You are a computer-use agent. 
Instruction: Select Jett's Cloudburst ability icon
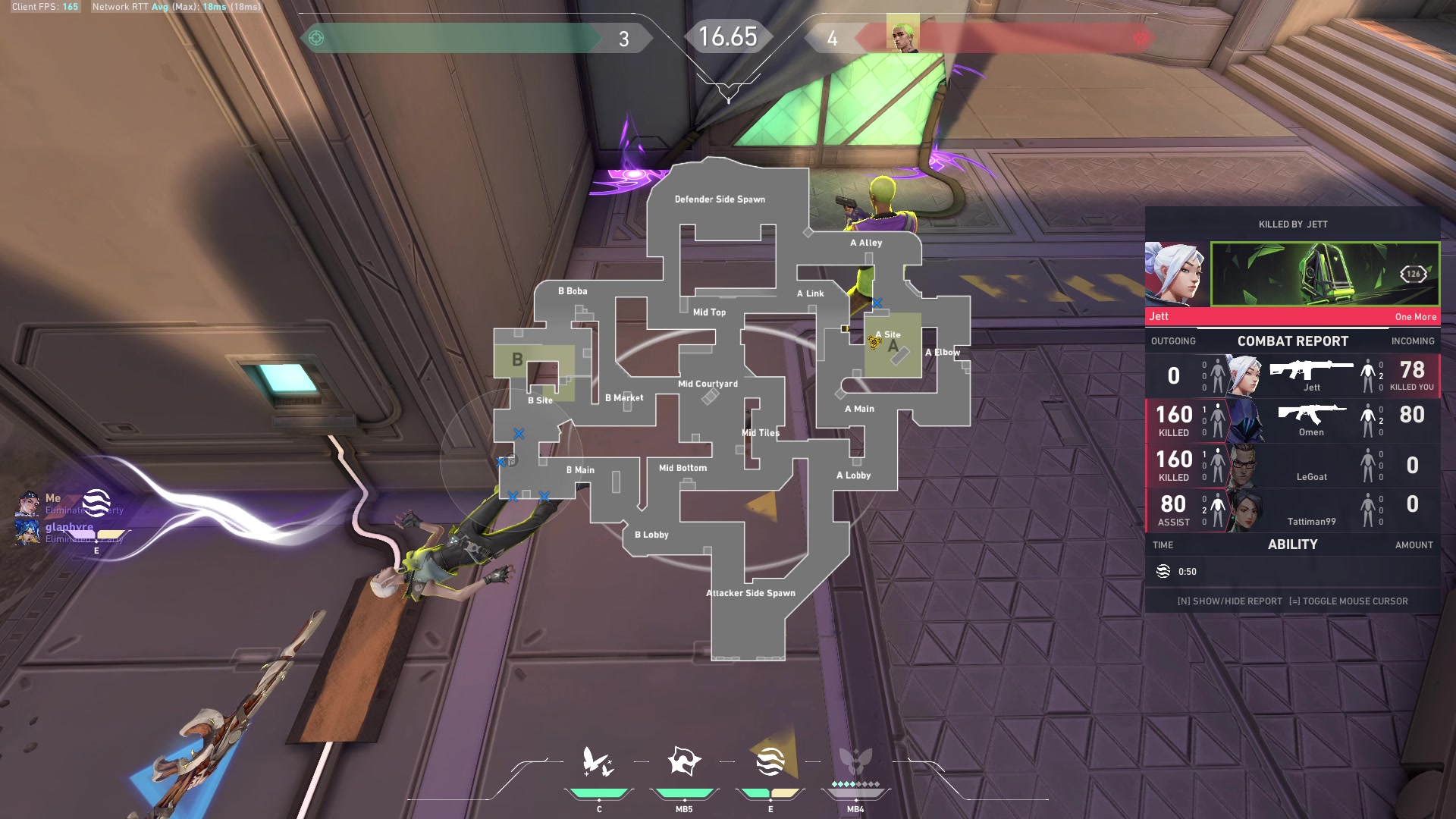pos(598,762)
